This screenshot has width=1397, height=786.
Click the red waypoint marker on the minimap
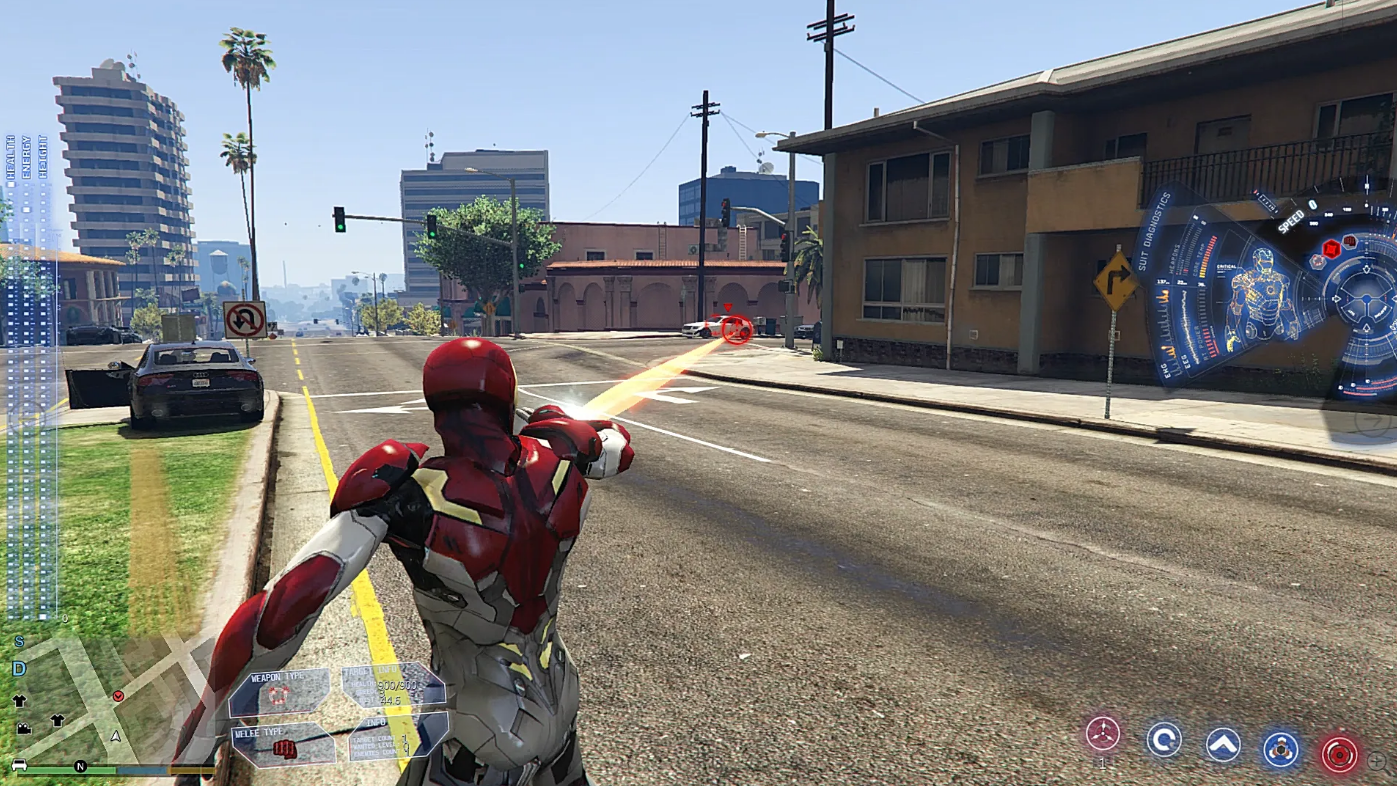coord(118,695)
